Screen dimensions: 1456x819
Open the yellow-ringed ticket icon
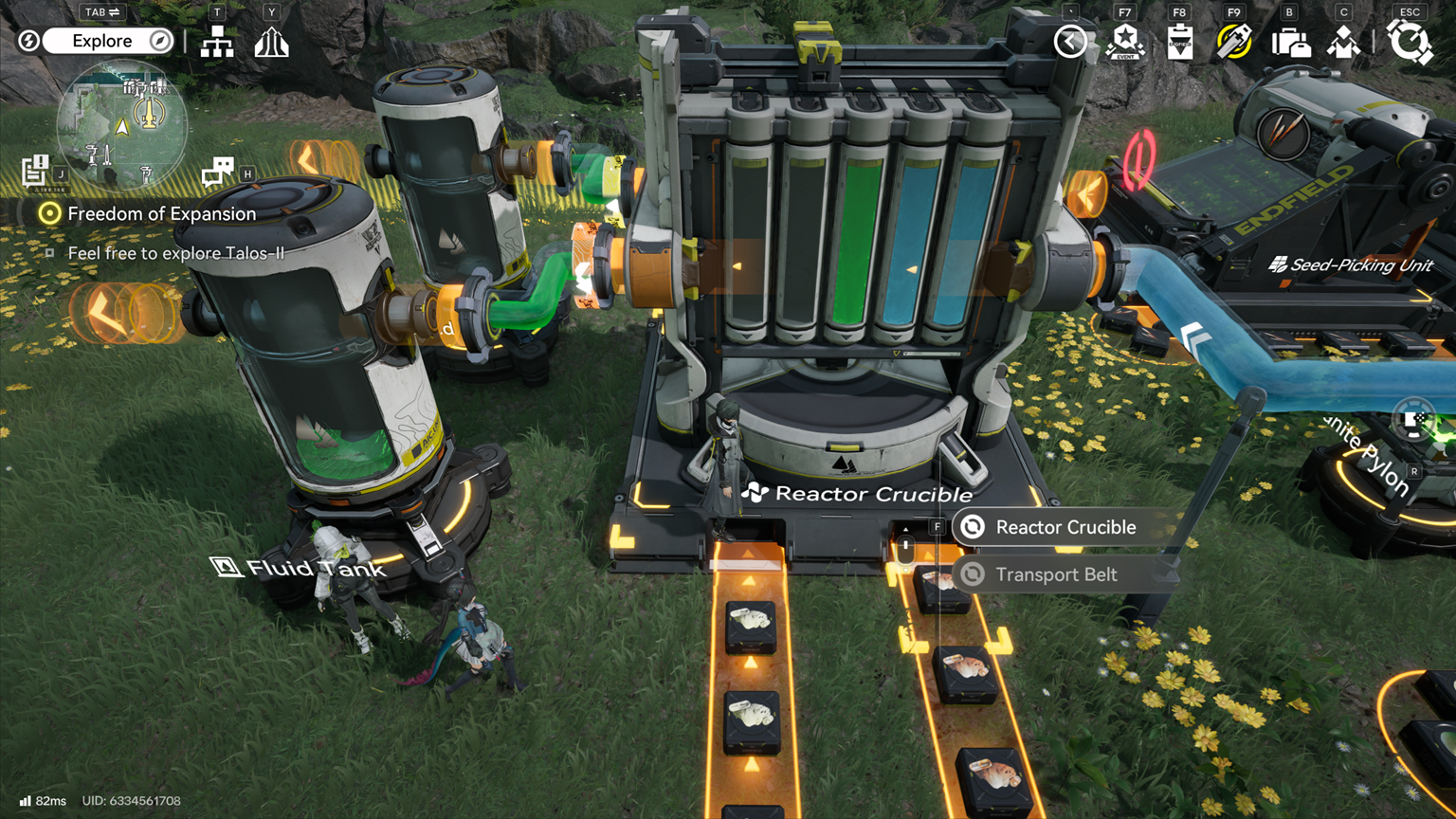[1234, 42]
